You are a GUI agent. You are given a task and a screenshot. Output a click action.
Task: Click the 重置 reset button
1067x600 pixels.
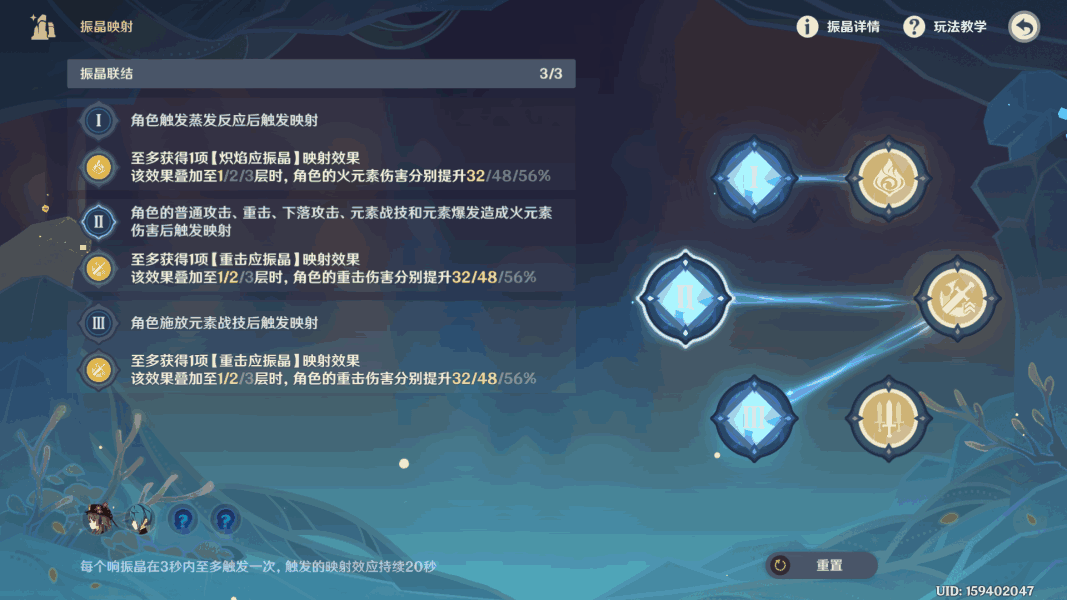821,565
